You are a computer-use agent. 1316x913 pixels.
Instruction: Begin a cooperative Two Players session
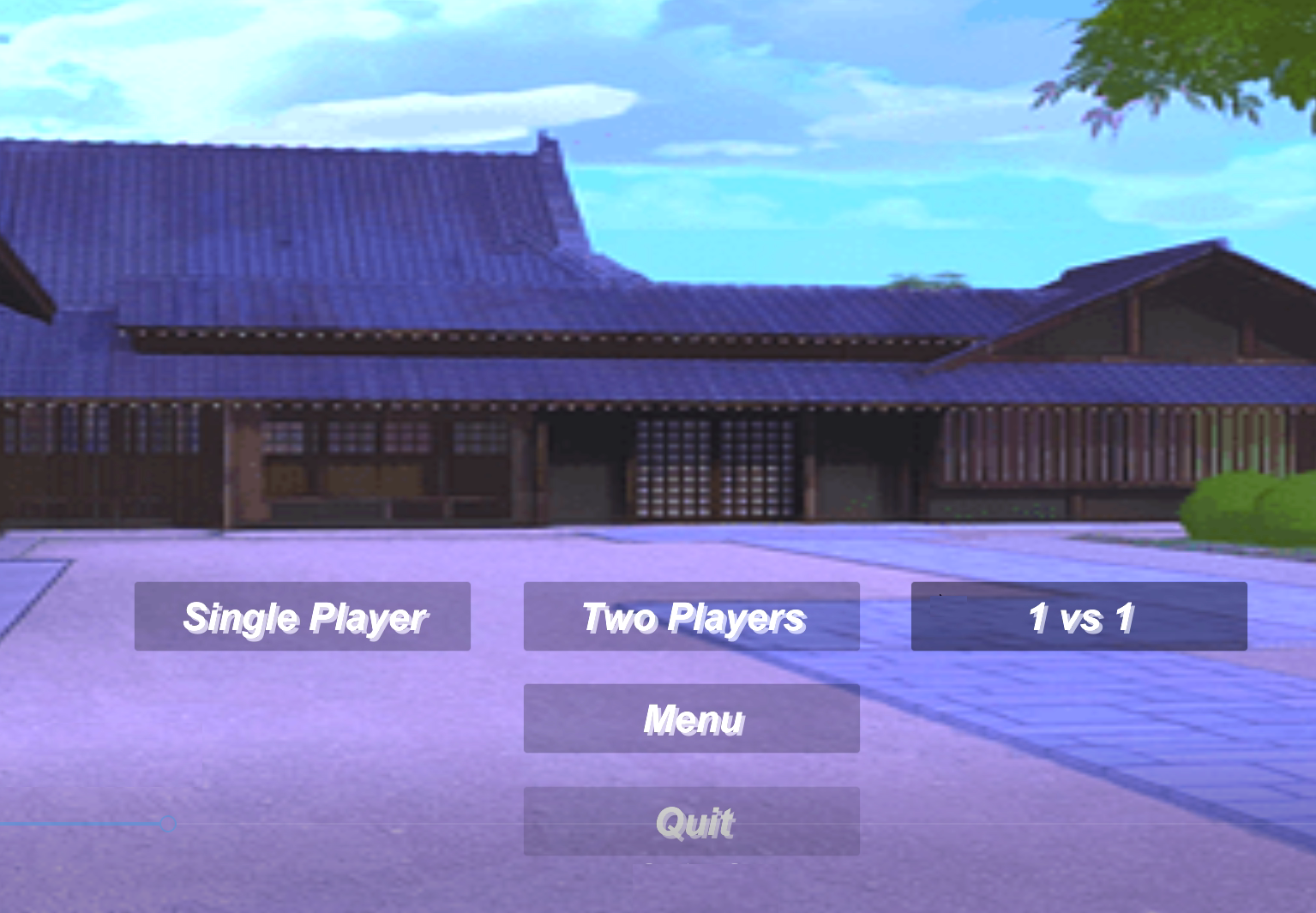click(691, 616)
